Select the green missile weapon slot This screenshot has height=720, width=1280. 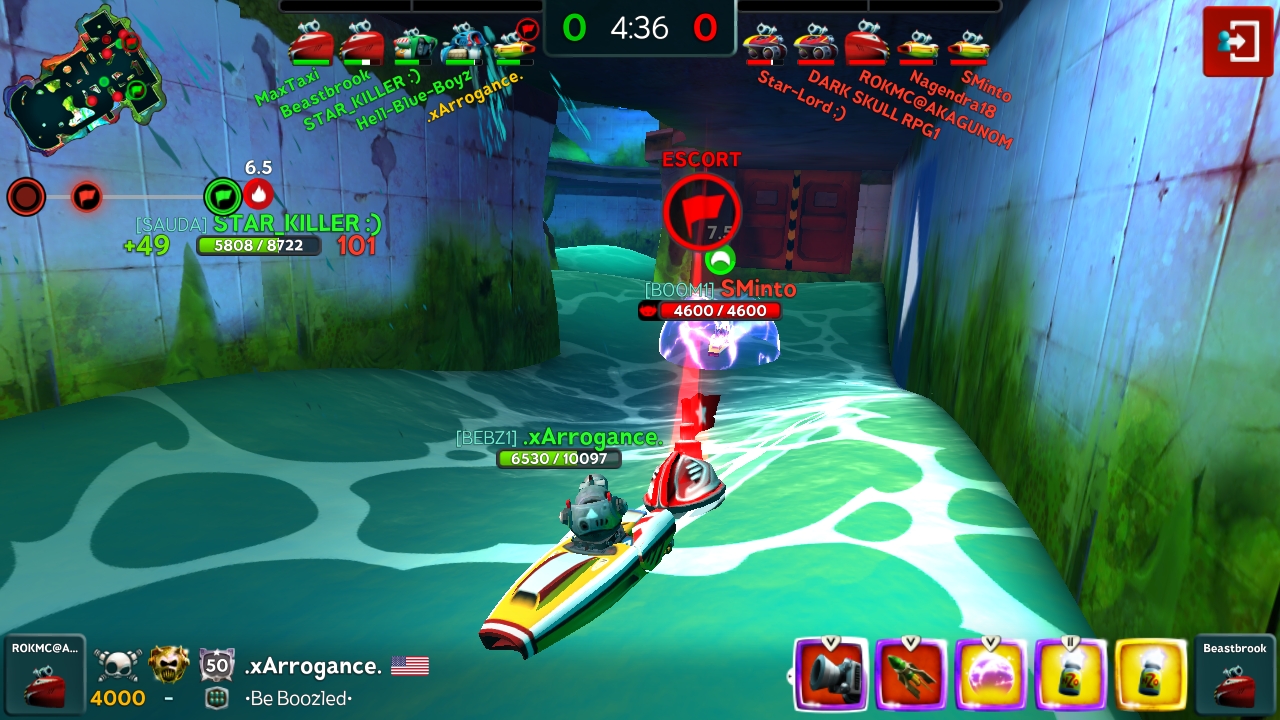pos(910,674)
